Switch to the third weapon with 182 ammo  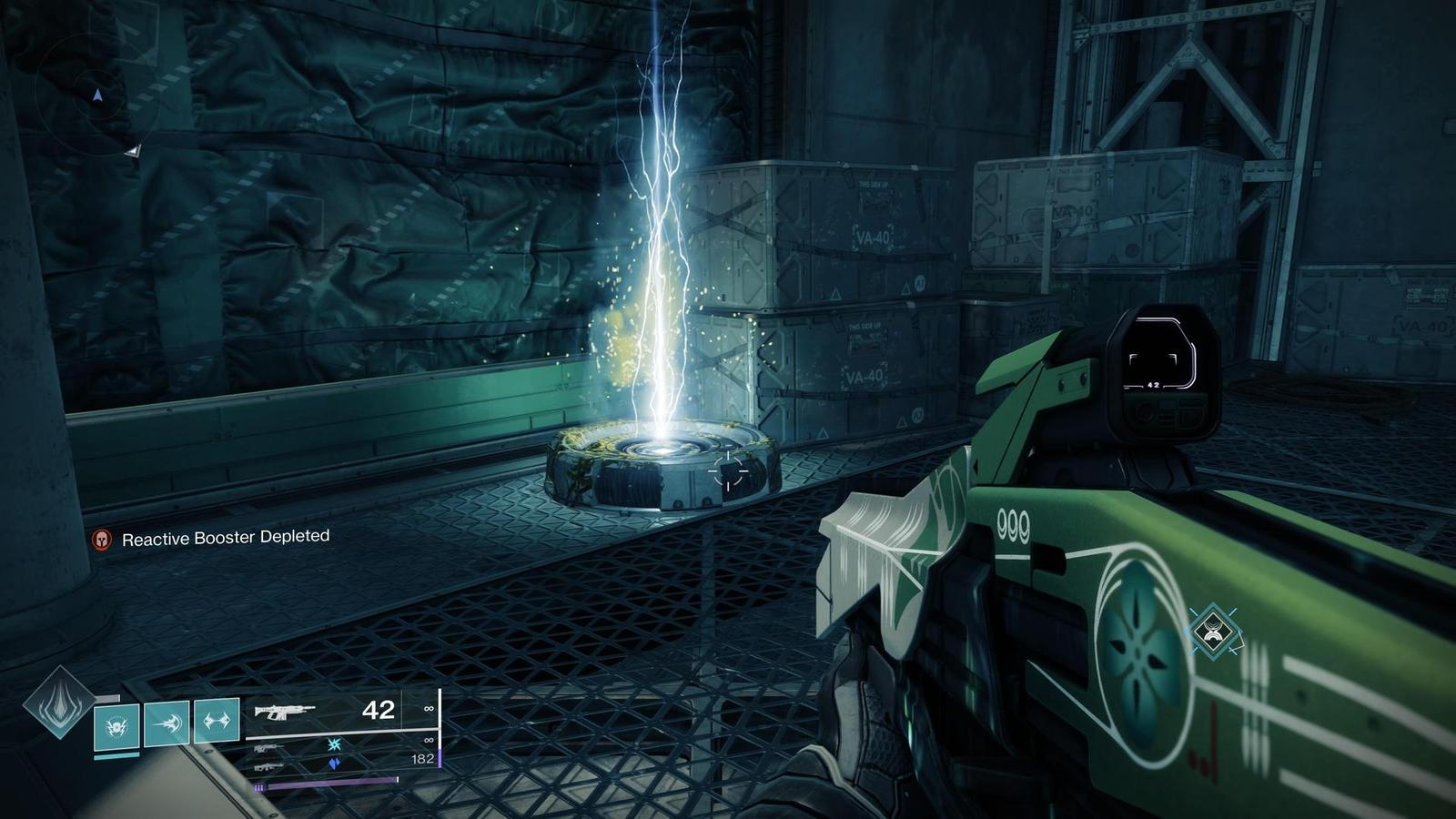[268, 765]
